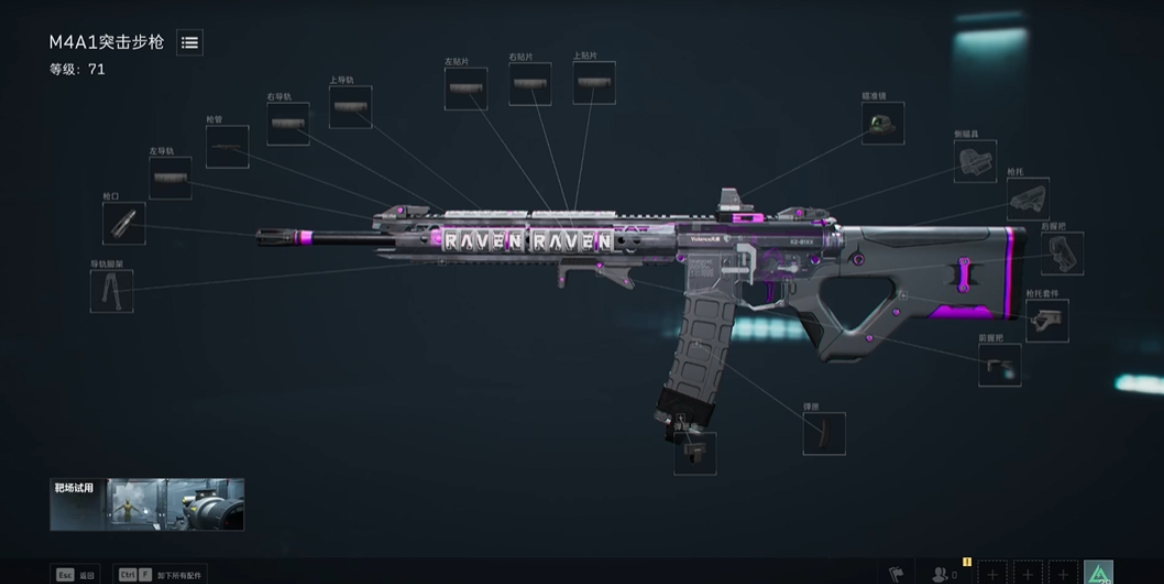Open the 右贴片 right patch slot

point(530,84)
